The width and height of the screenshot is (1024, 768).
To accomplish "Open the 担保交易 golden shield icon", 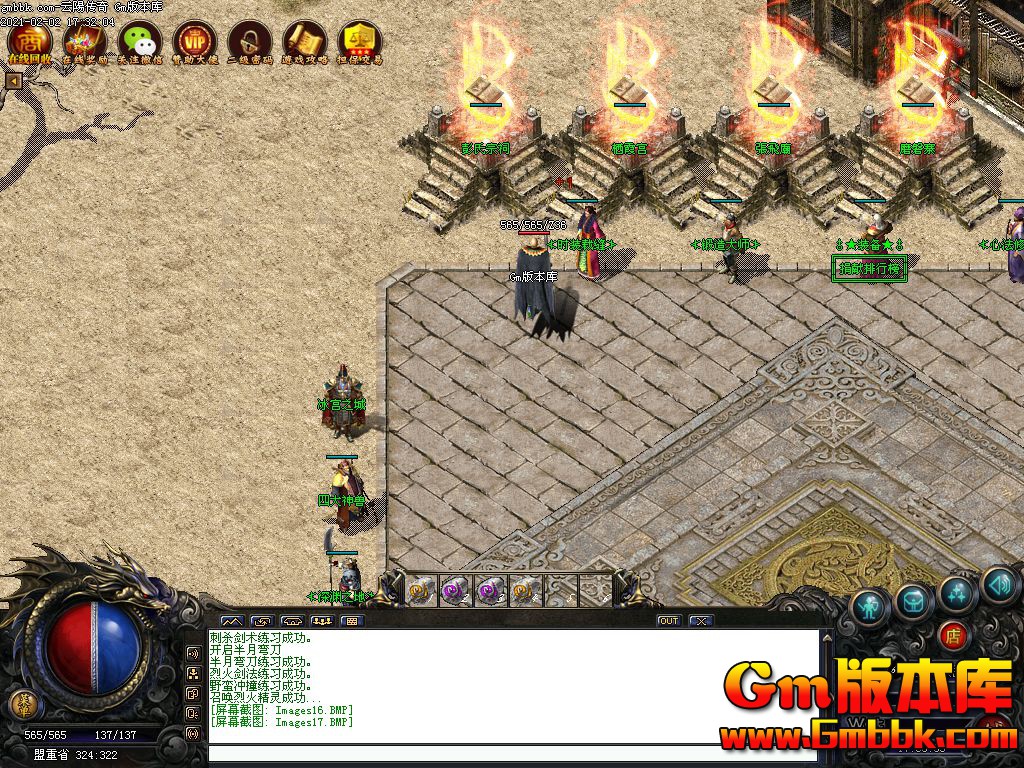I will coord(360,41).
